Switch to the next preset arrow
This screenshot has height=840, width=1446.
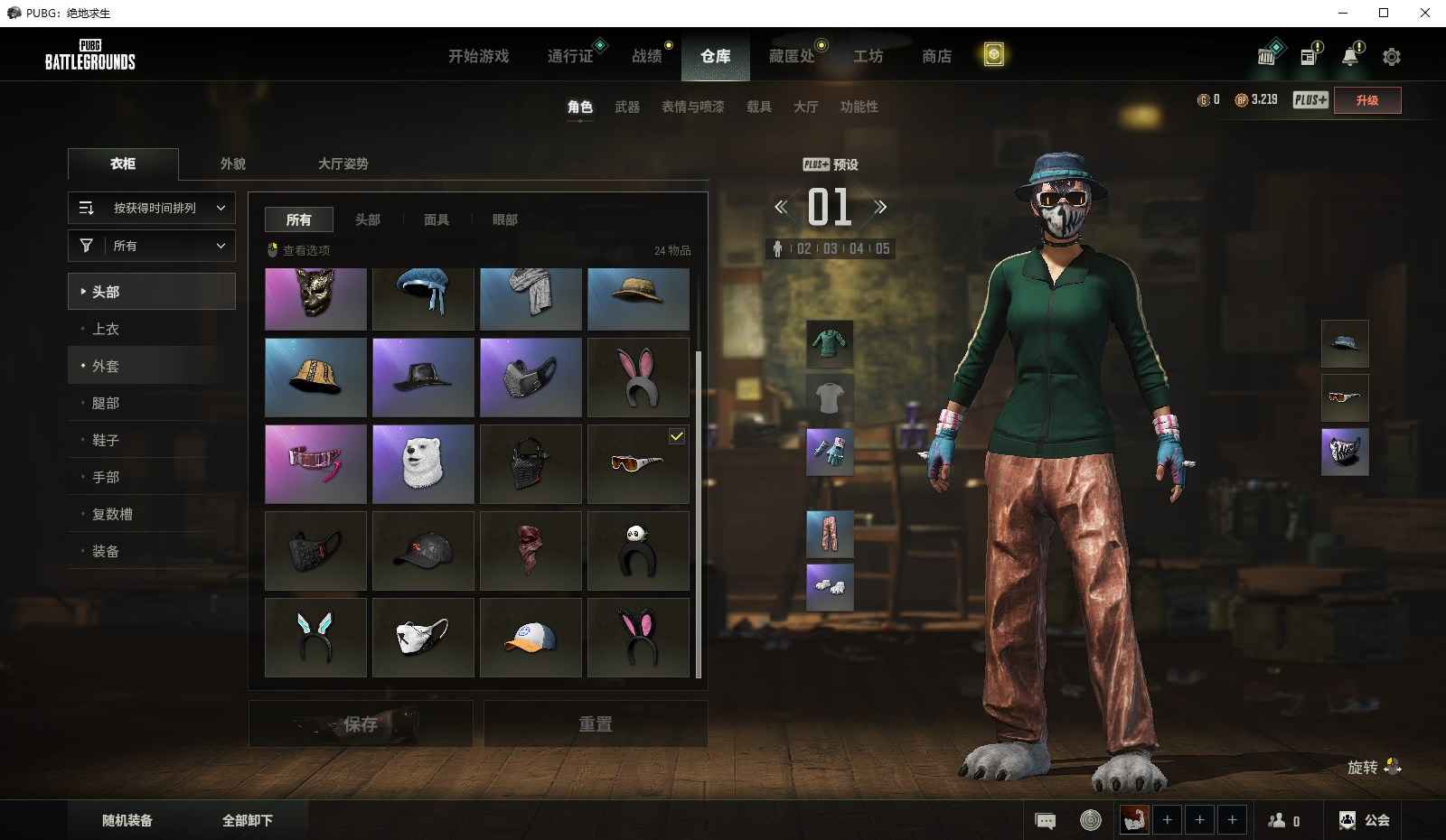tap(880, 208)
